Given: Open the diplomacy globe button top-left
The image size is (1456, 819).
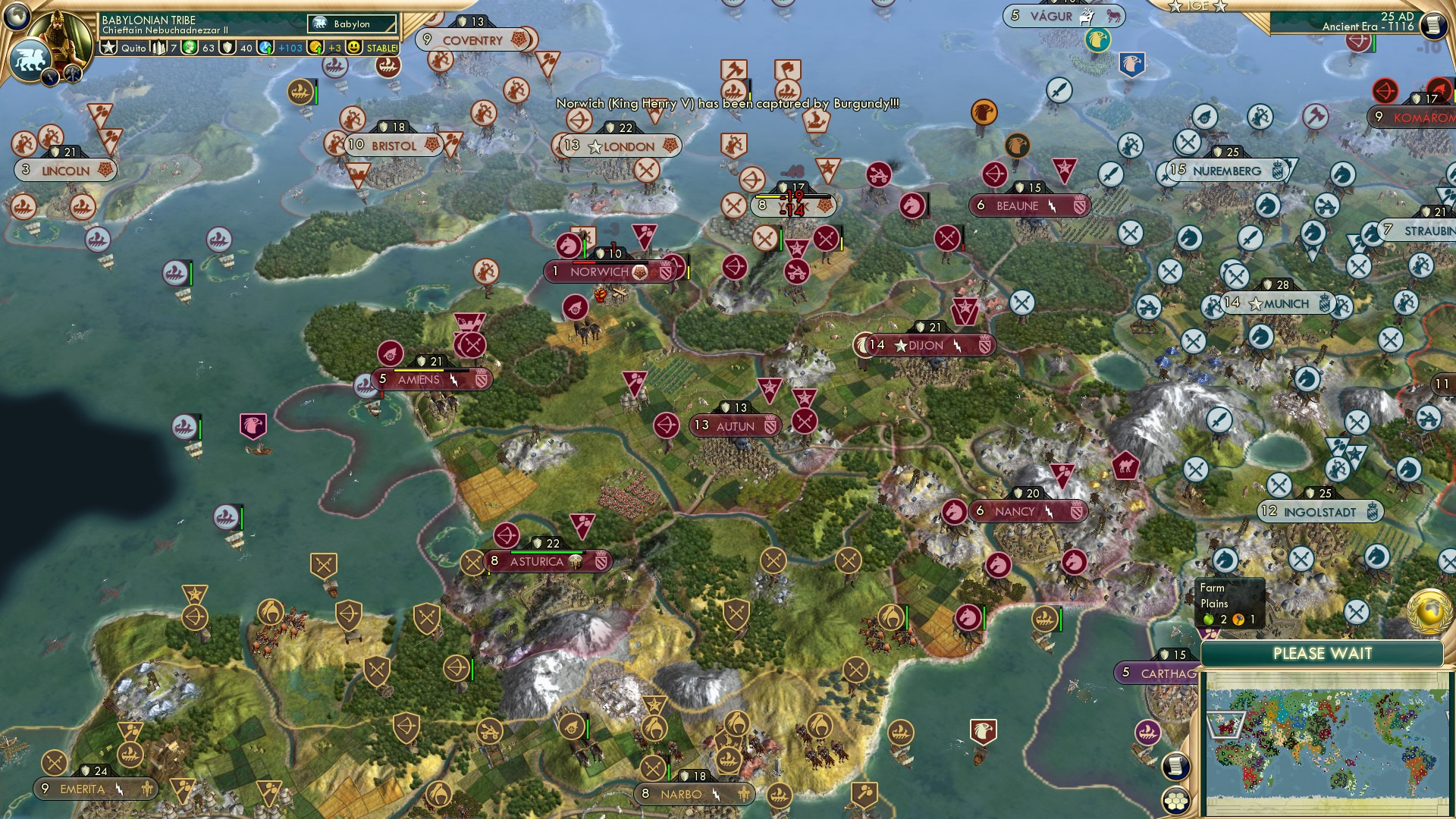Looking at the screenshot, I should coord(17,19).
